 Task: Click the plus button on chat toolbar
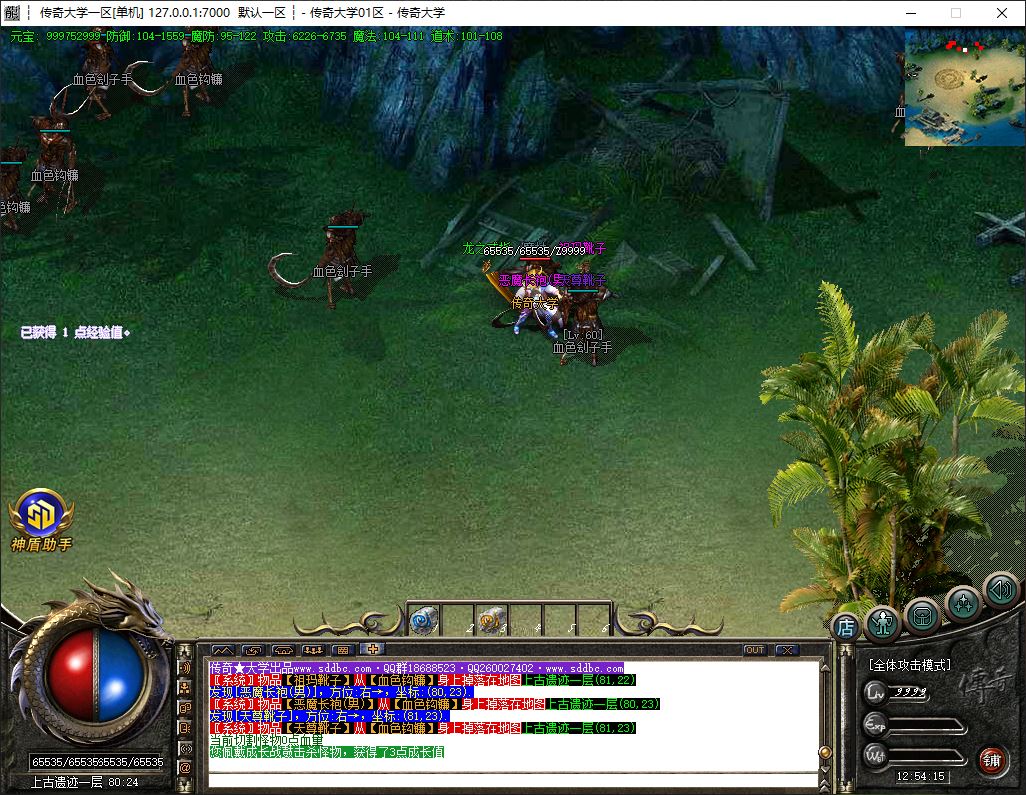(374, 650)
